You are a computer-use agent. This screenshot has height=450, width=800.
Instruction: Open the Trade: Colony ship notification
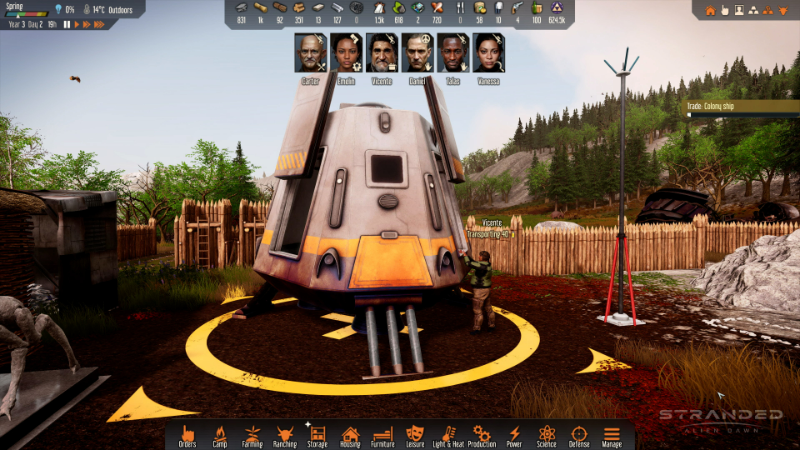[741, 107]
